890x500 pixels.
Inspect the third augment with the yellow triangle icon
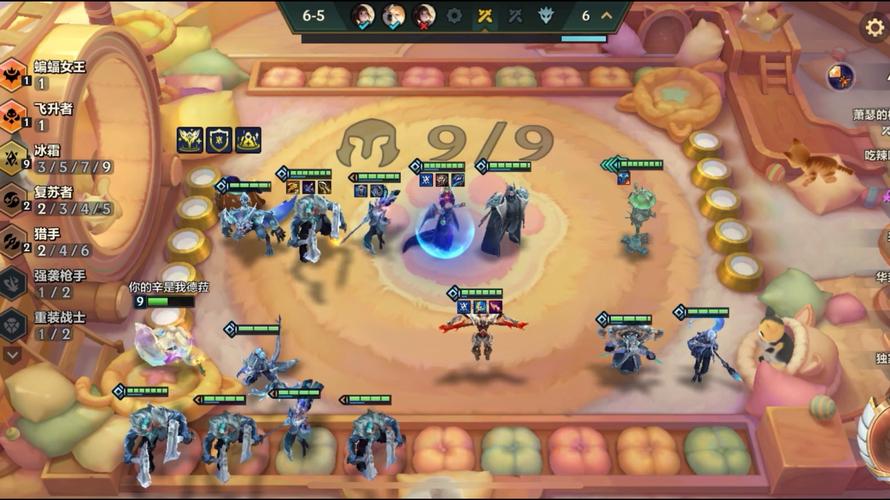(248, 140)
